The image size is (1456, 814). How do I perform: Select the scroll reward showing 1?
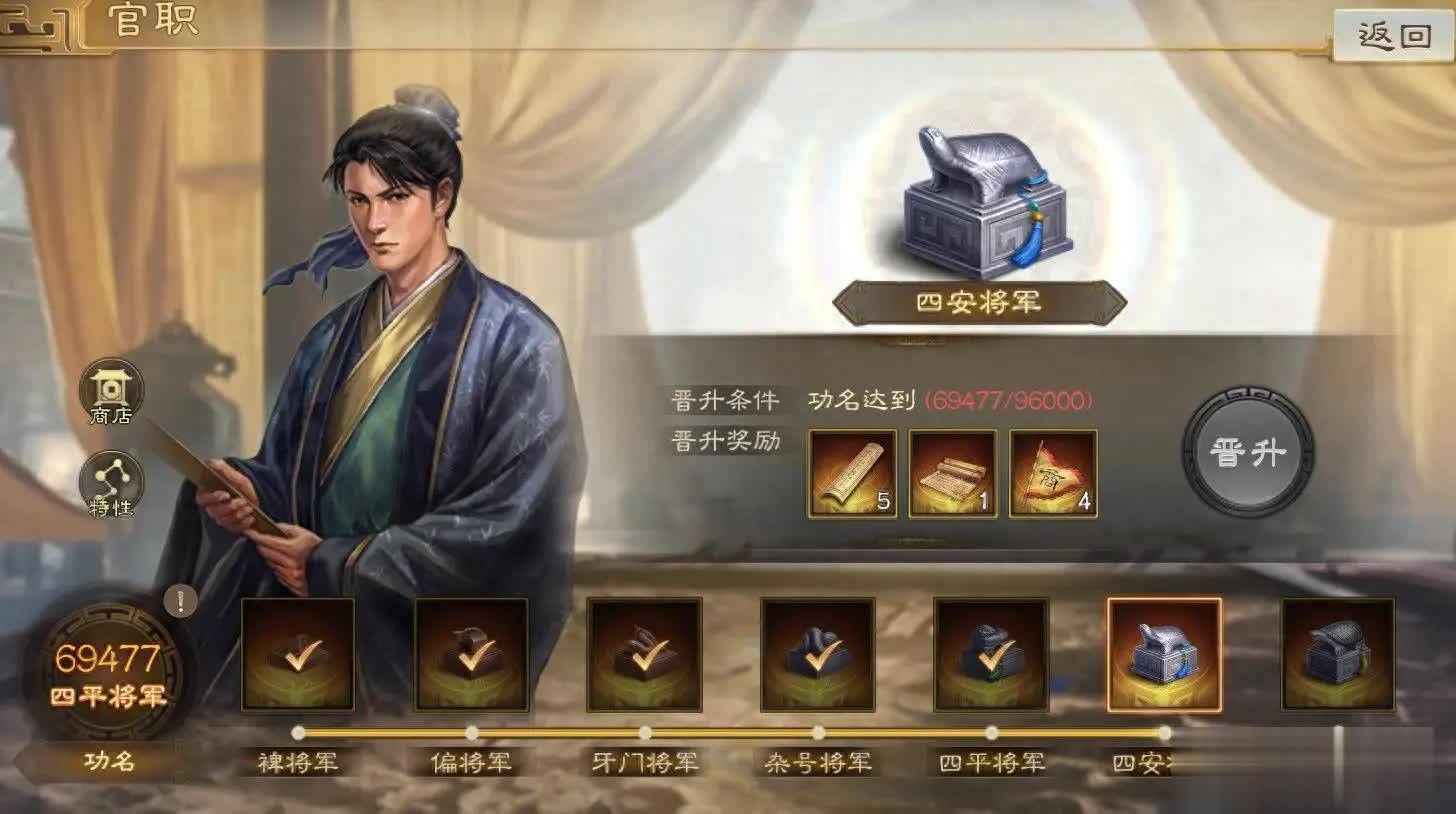(952, 474)
